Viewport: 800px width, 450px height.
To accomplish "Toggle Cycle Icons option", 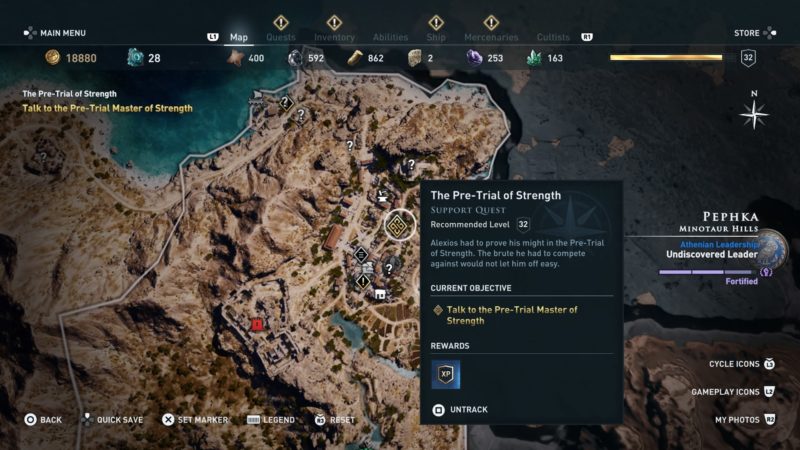I will tap(741, 364).
